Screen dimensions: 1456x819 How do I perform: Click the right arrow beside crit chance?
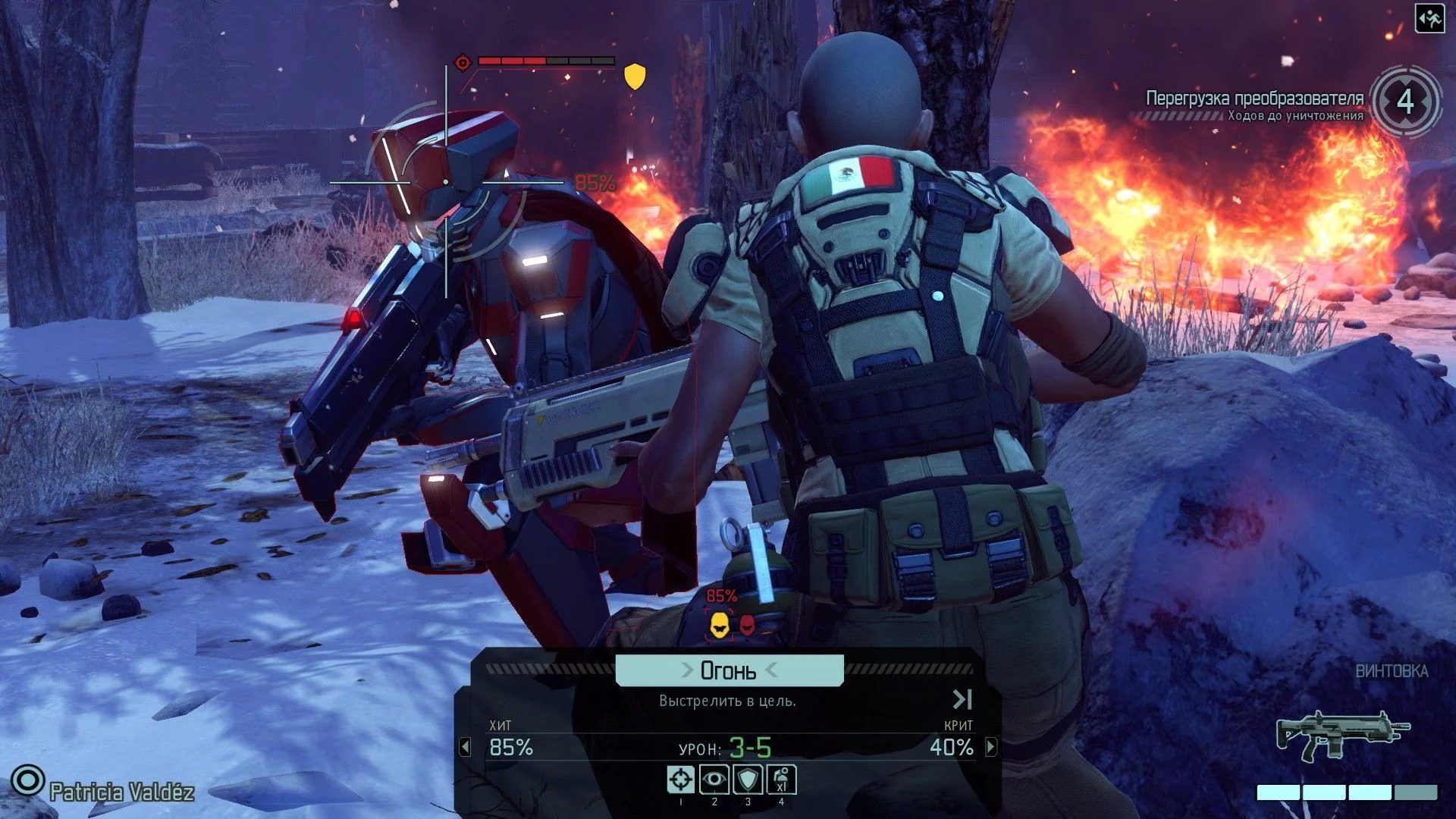coord(991,747)
